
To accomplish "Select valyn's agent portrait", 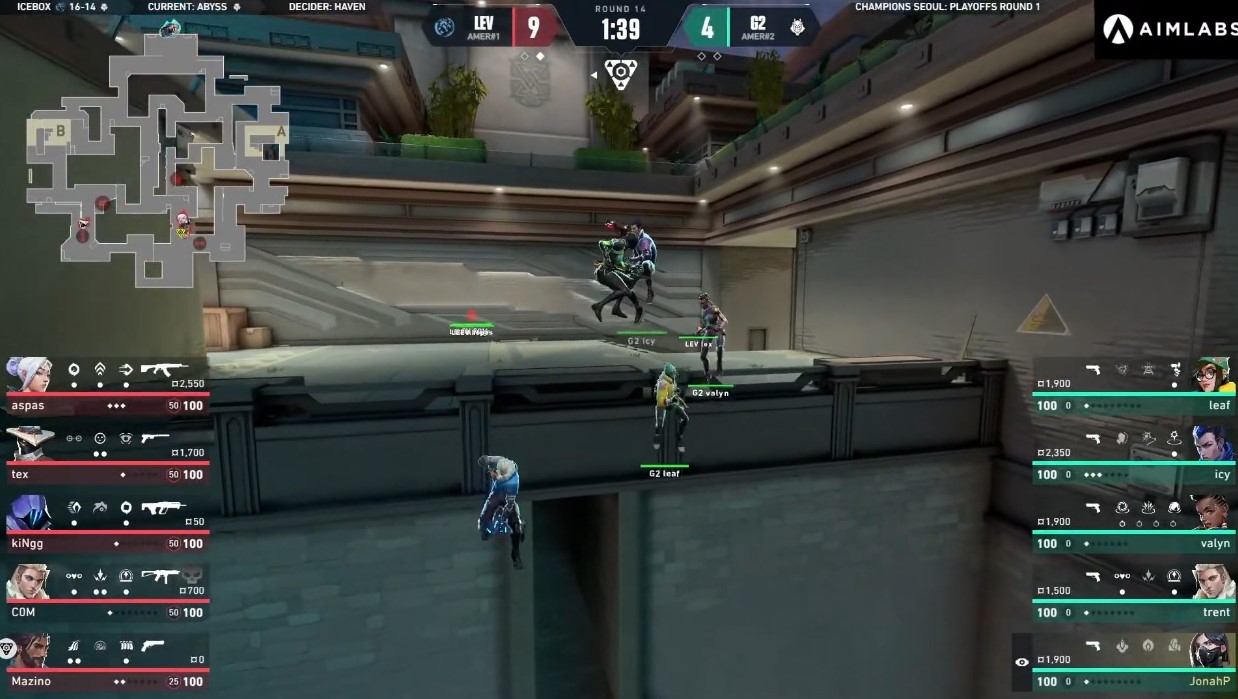I will pos(1211,513).
